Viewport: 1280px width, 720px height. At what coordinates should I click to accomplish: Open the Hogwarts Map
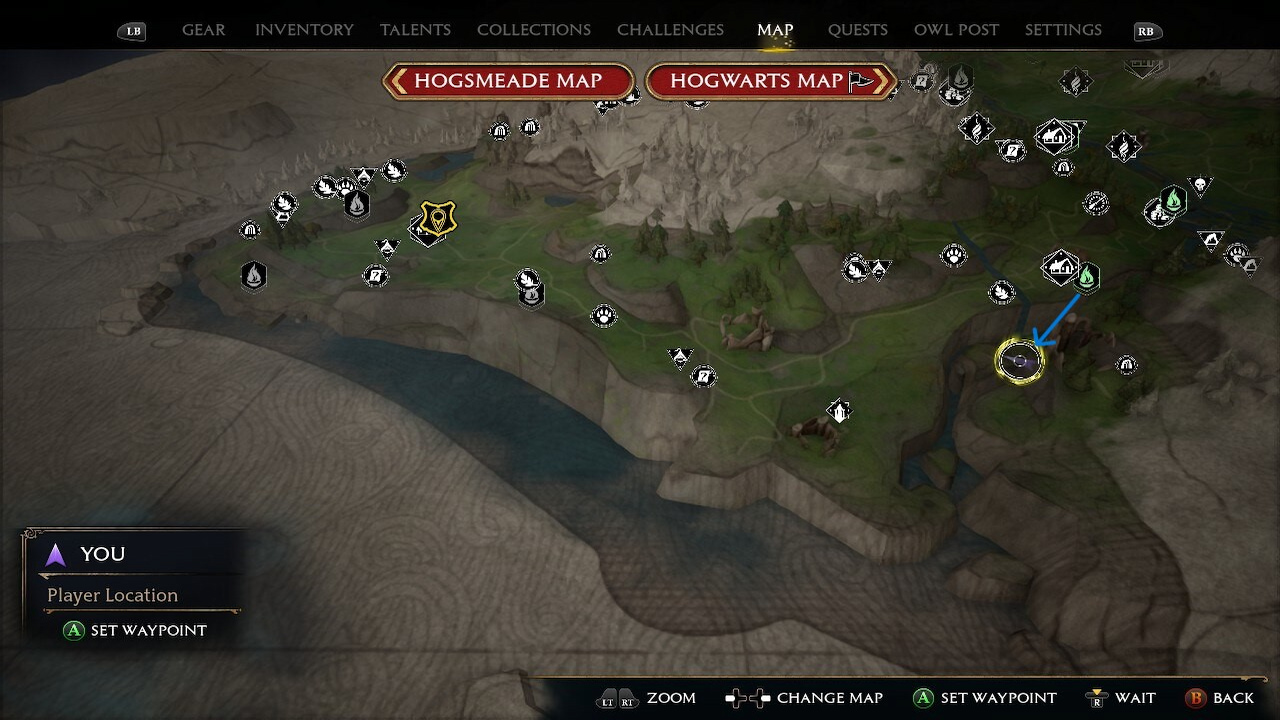click(x=770, y=81)
